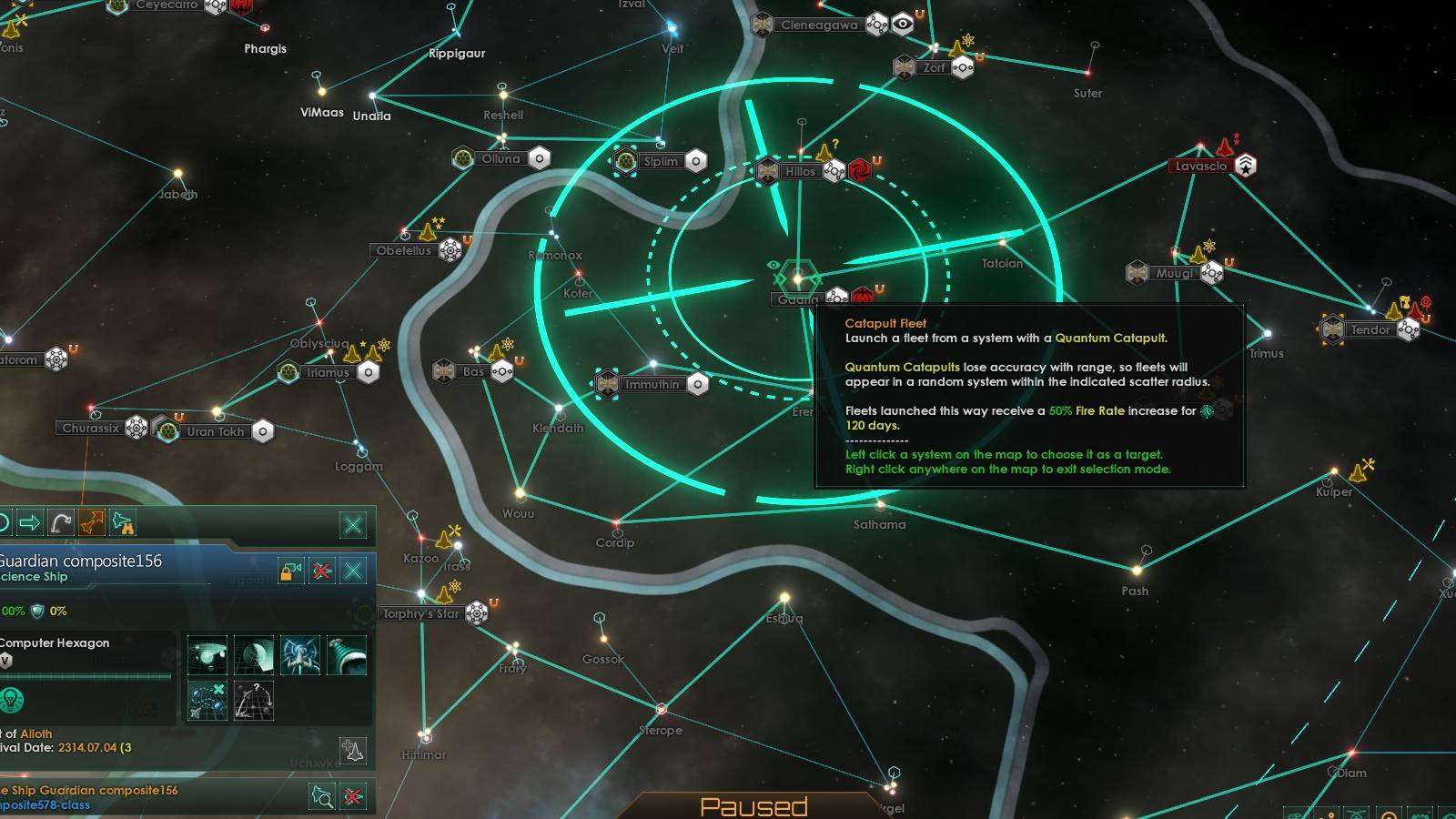Click the circular hold-position order icon
Viewport: 1456px width, 819px height.
point(4,522)
